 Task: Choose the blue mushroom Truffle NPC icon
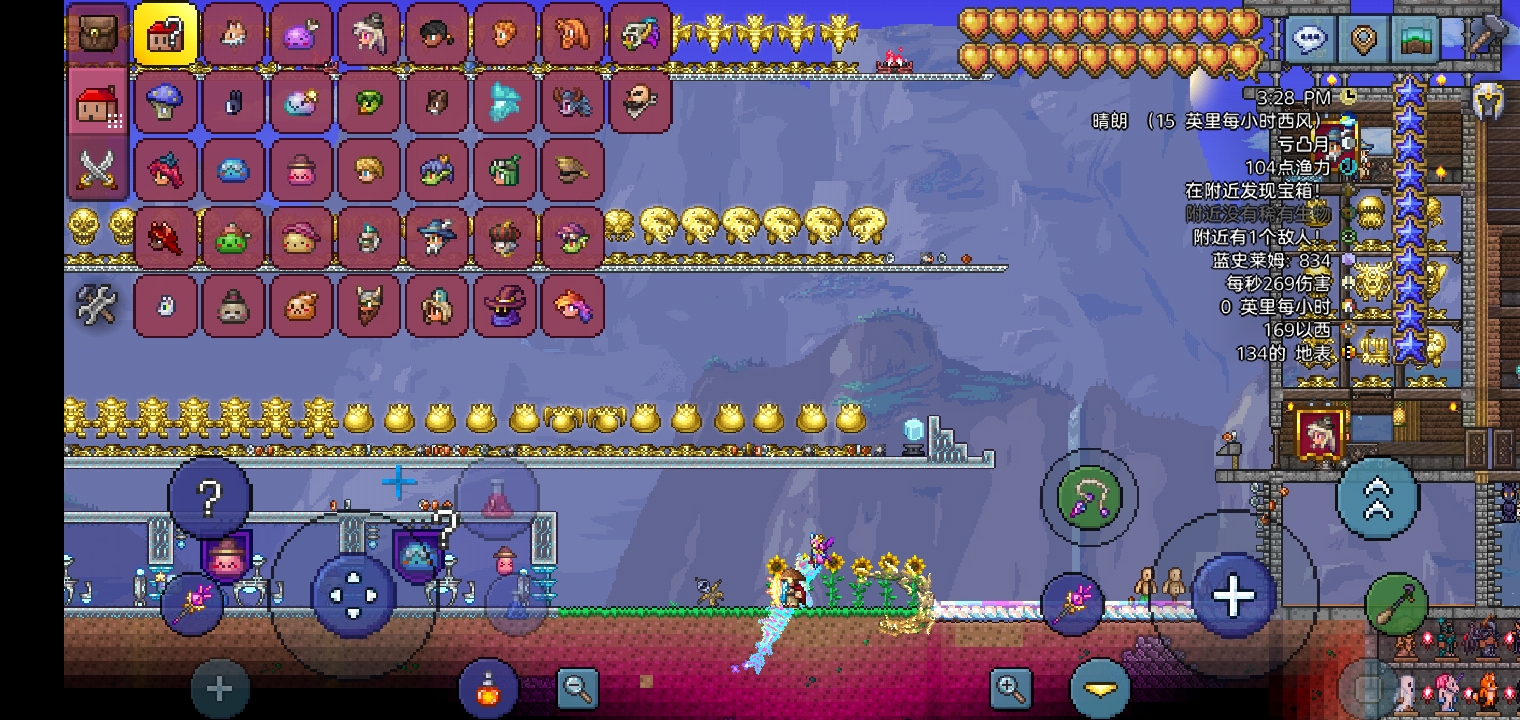pyautogui.click(x=165, y=101)
